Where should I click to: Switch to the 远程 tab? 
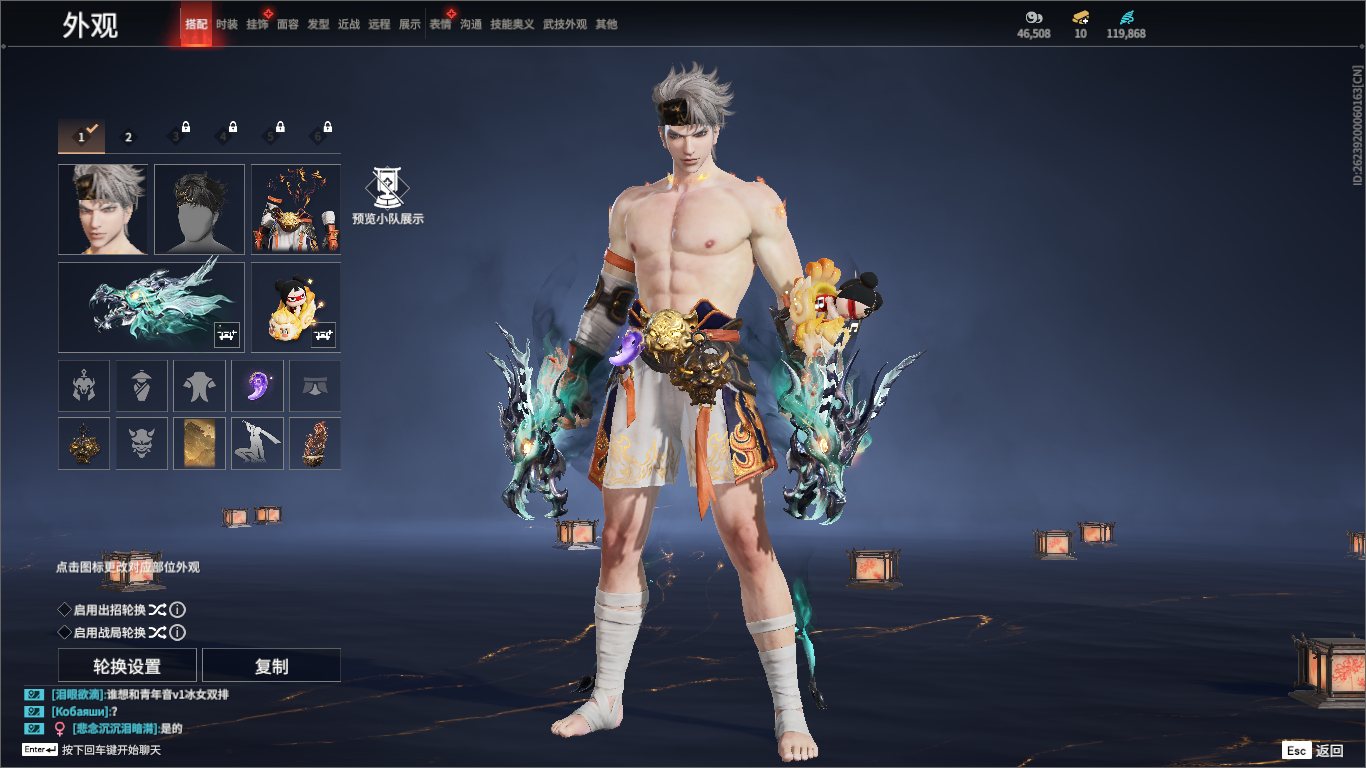pyautogui.click(x=379, y=24)
